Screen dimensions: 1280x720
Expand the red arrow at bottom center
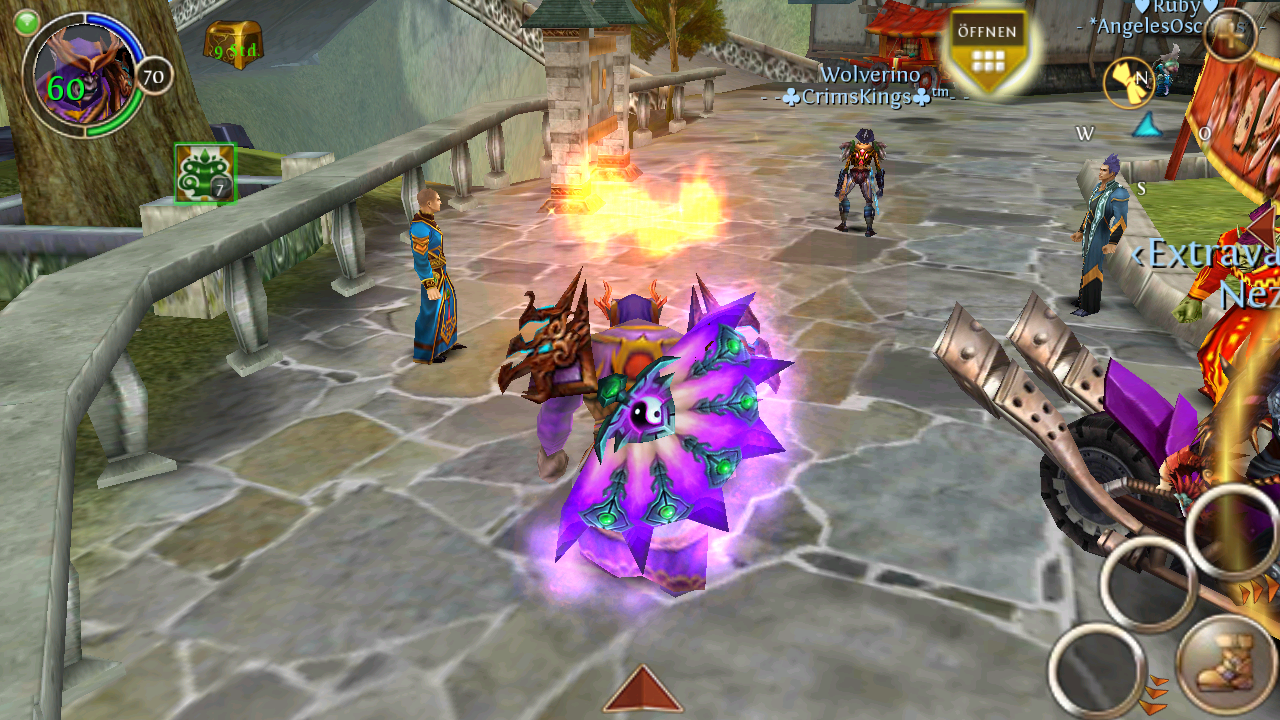pyautogui.click(x=642, y=690)
